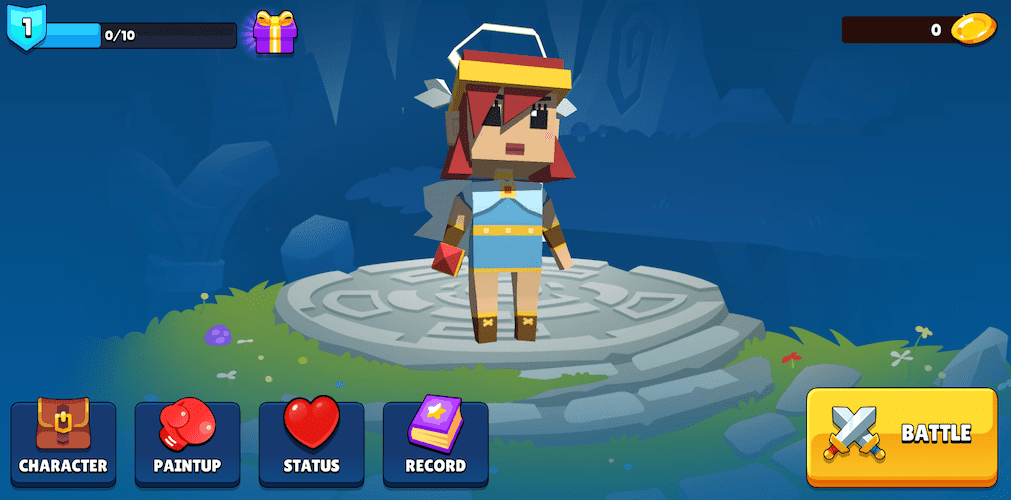Image resolution: width=1011 pixels, height=500 pixels.
Task: Select the level 1 shield badge
Action: tap(26, 29)
